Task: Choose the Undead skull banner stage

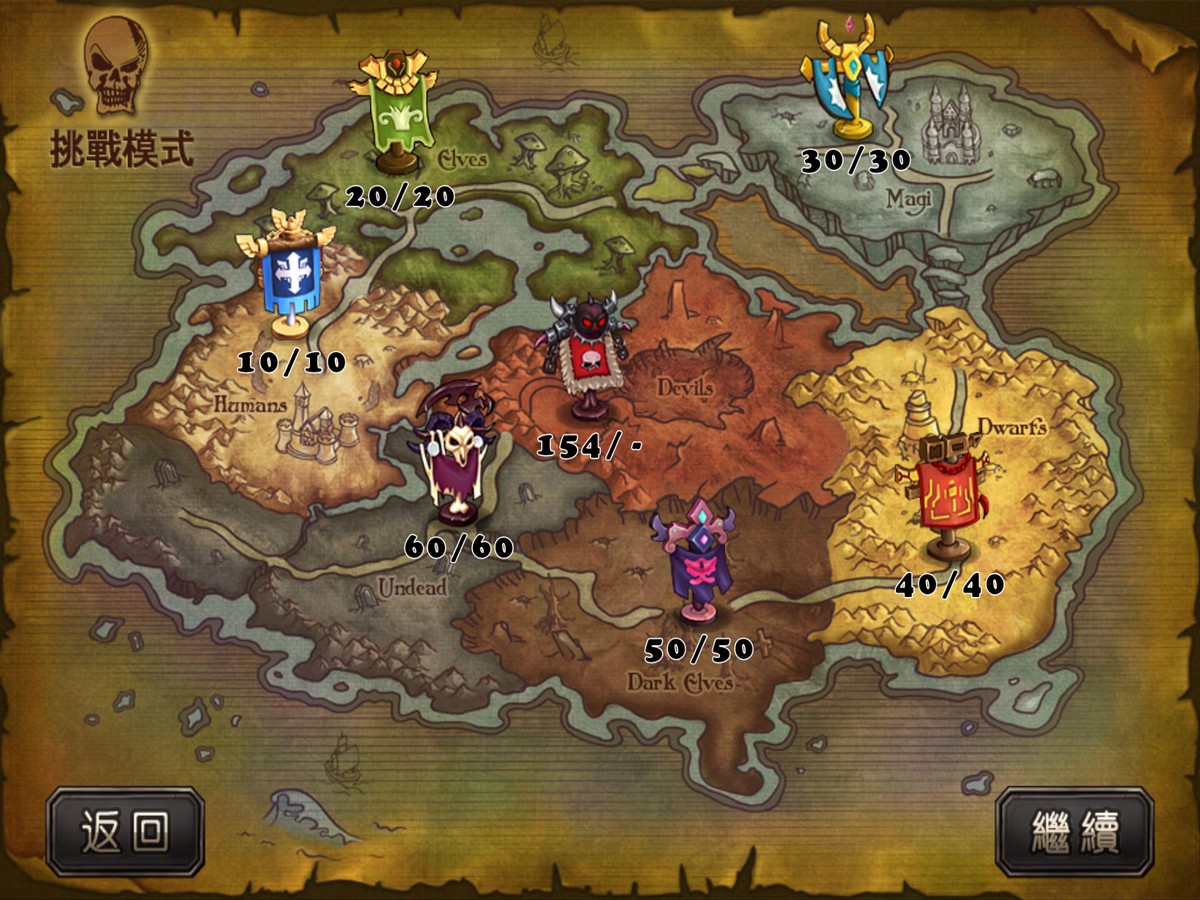Action: (457, 457)
